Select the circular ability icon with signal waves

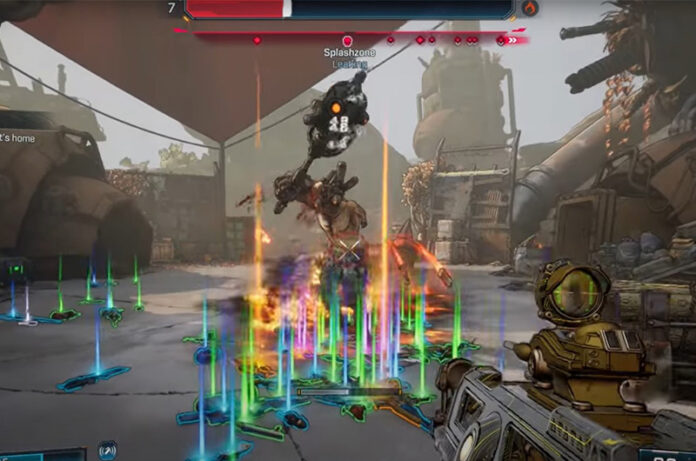pyautogui.click(x=107, y=451)
